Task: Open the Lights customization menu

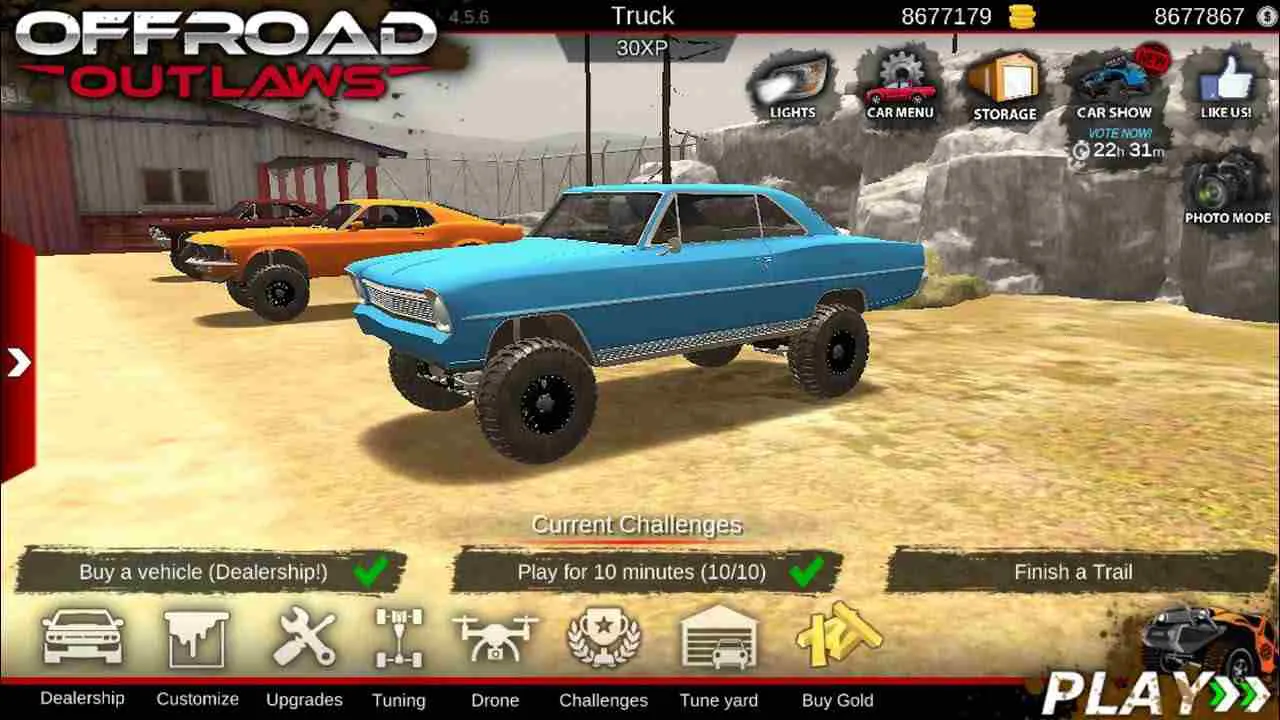Action: pos(790,85)
